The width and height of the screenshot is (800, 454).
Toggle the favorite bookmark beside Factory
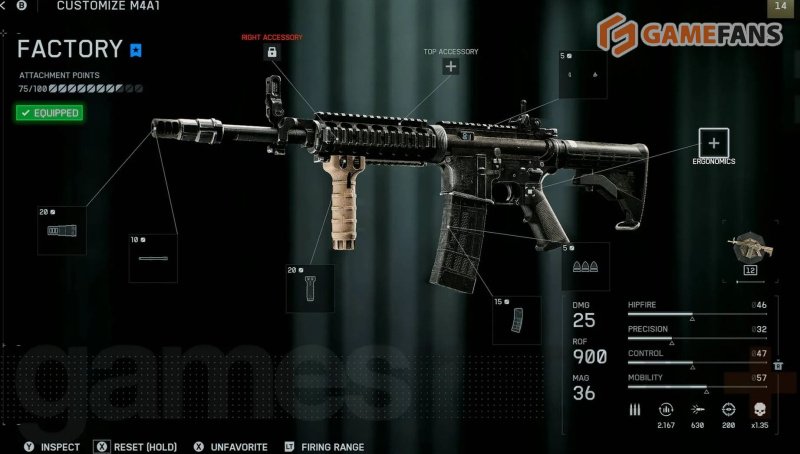coord(137,48)
